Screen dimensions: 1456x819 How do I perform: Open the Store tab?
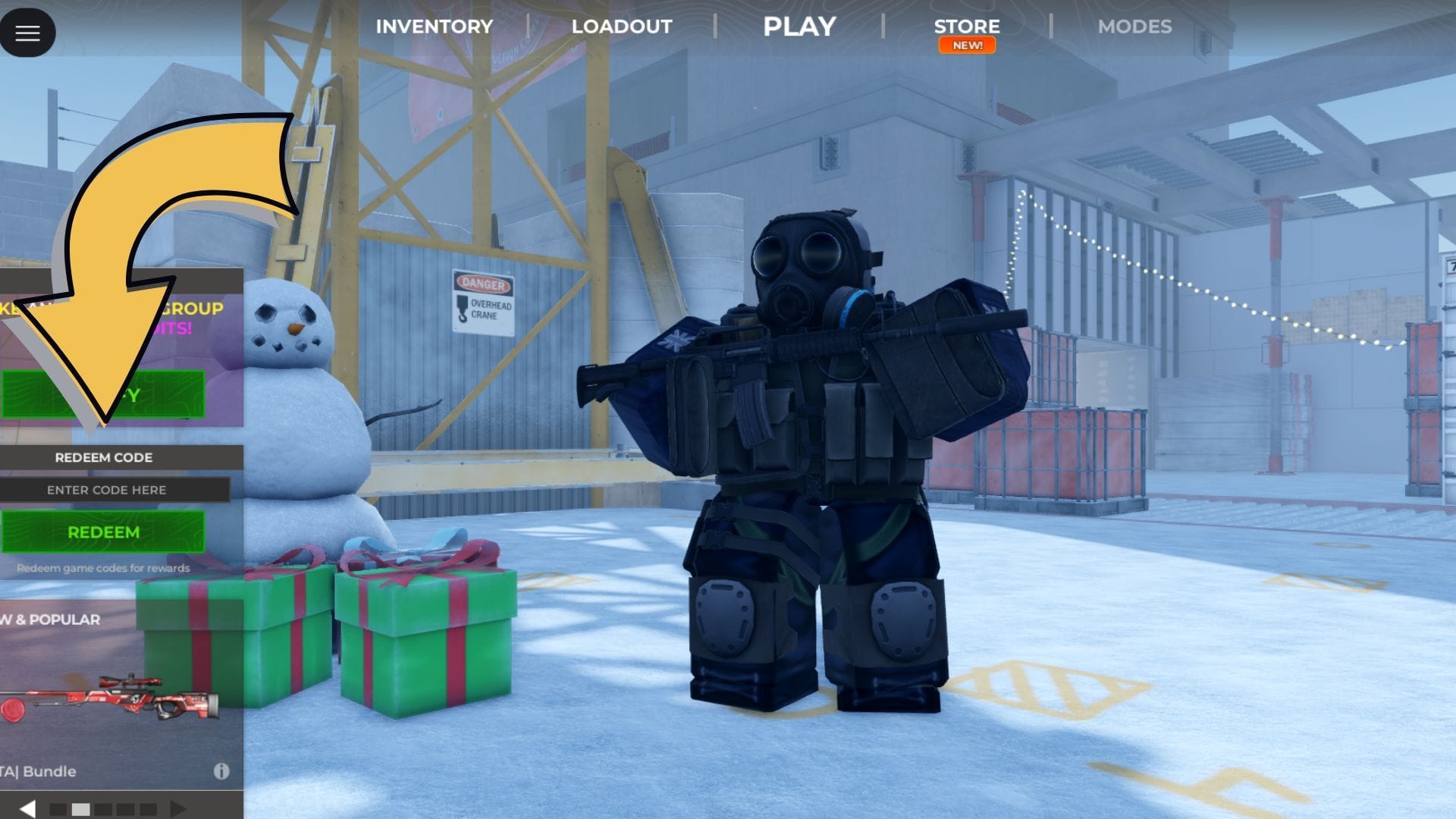pos(968,25)
